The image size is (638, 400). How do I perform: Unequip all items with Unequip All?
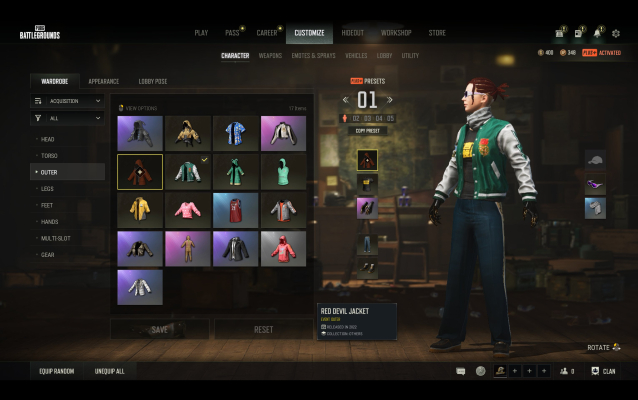pyautogui.click(x=110, y=371)
